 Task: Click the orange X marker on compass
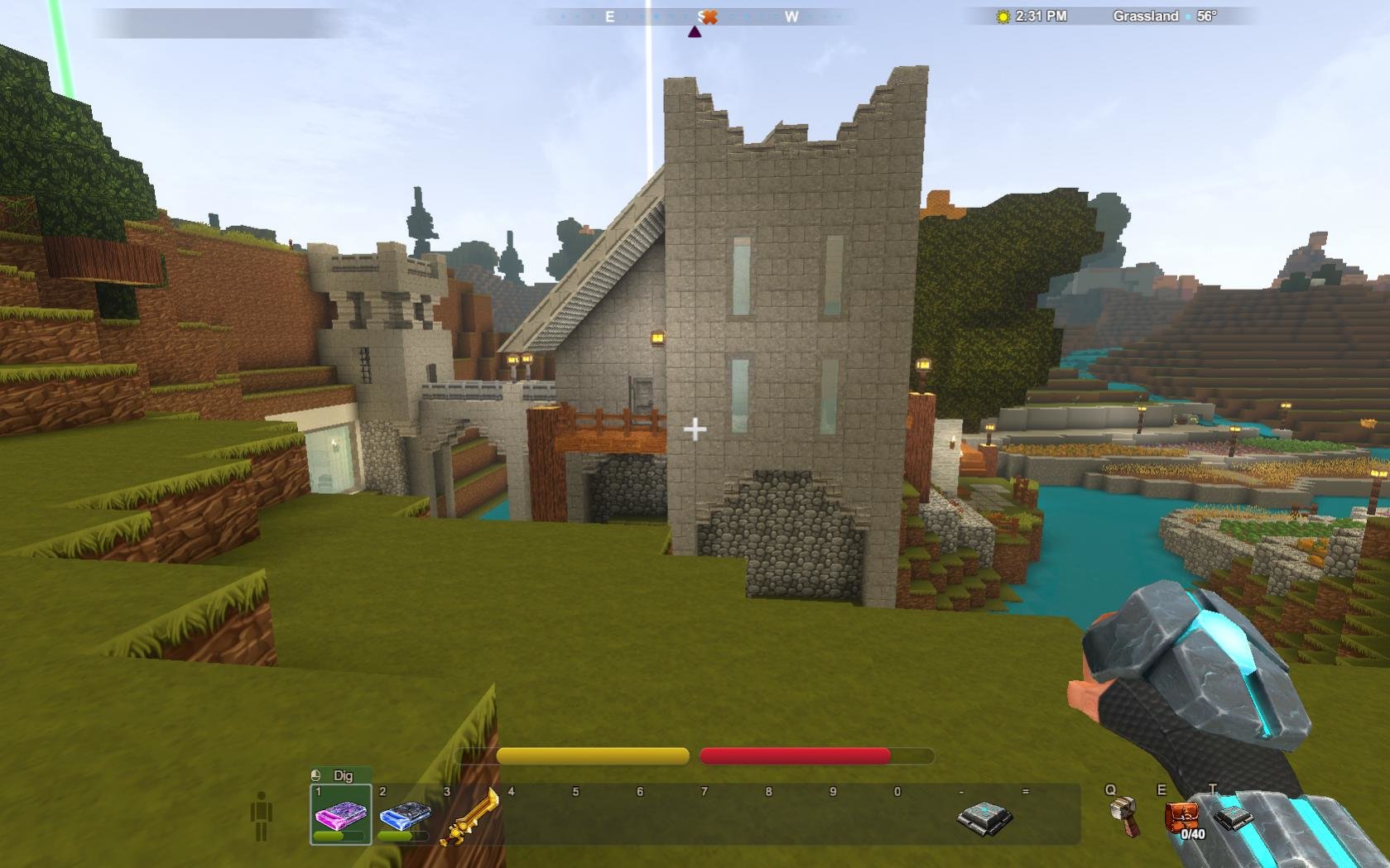pos(709,17)
